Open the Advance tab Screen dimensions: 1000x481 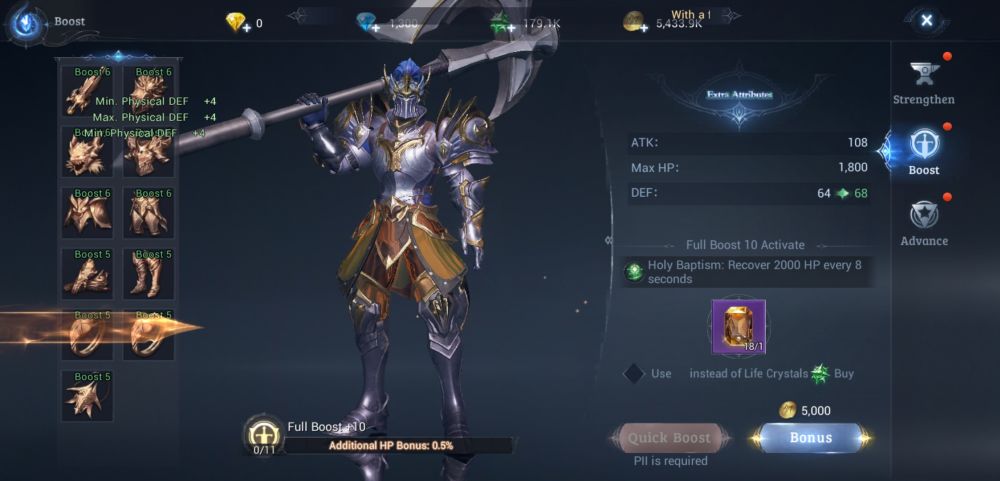[923, 222]
